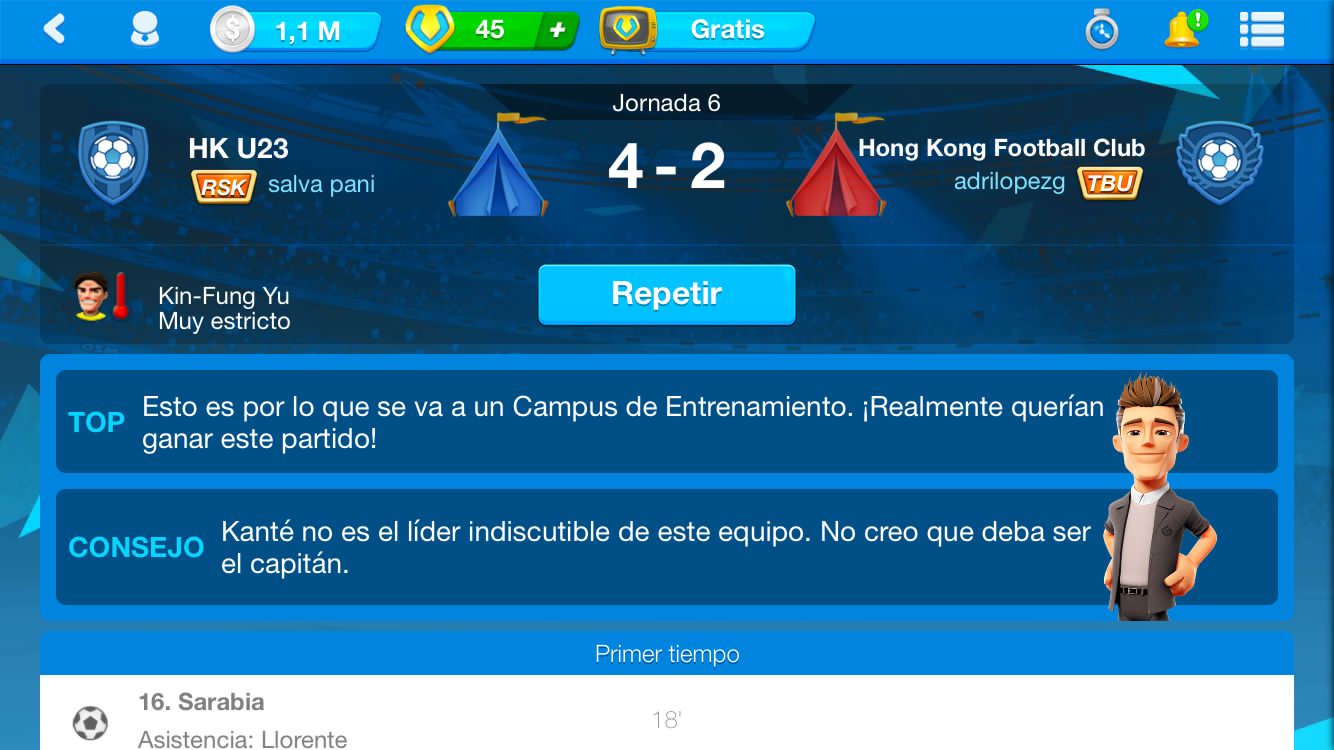Screen dimensions: 1334x750
Task: Open manager salva pani's profile
Action: 321,185
